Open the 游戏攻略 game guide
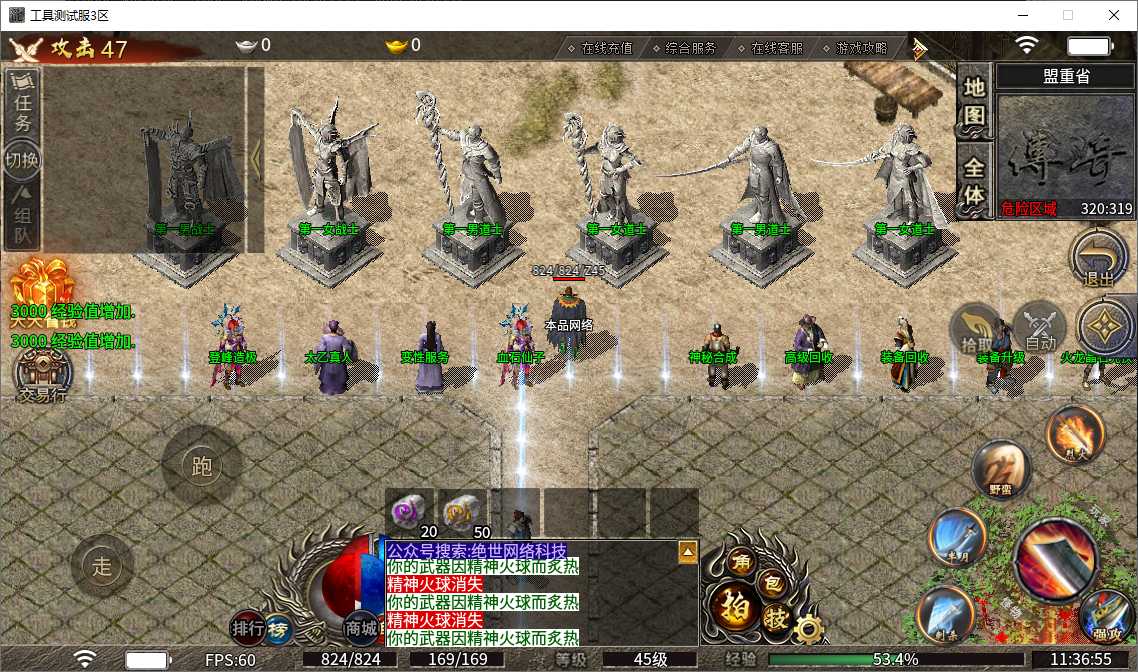Image resolution: width=1138 pixels, height=672 pixels. (854, 48)
